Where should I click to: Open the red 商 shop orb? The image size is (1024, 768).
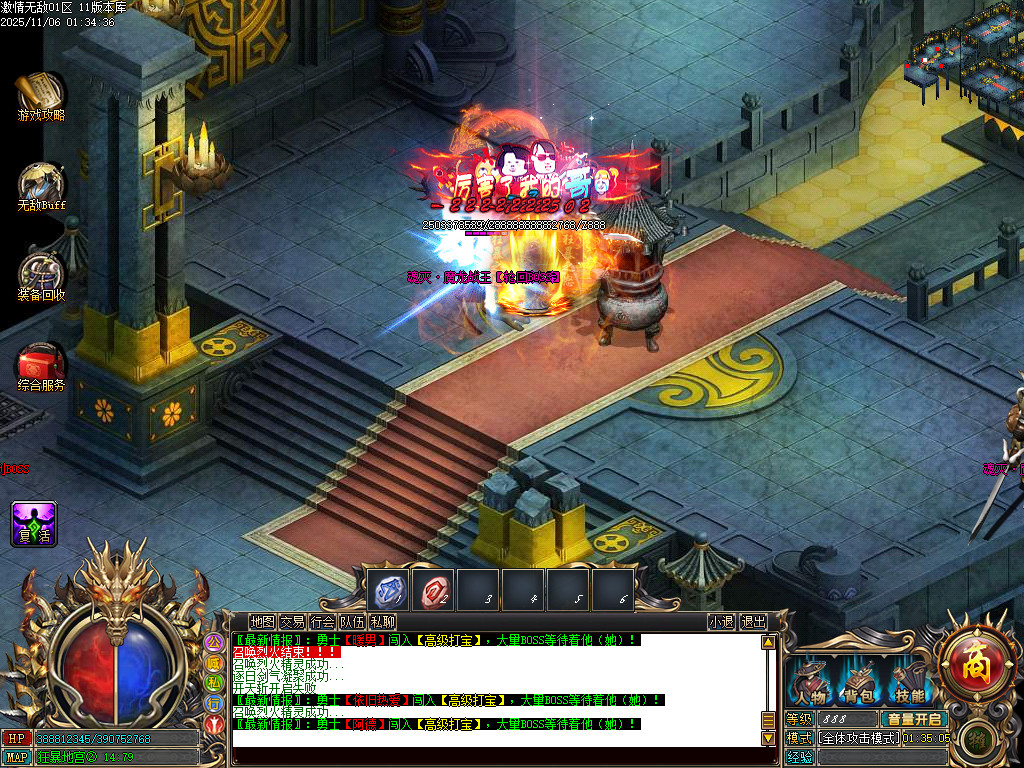pos(976,661)
